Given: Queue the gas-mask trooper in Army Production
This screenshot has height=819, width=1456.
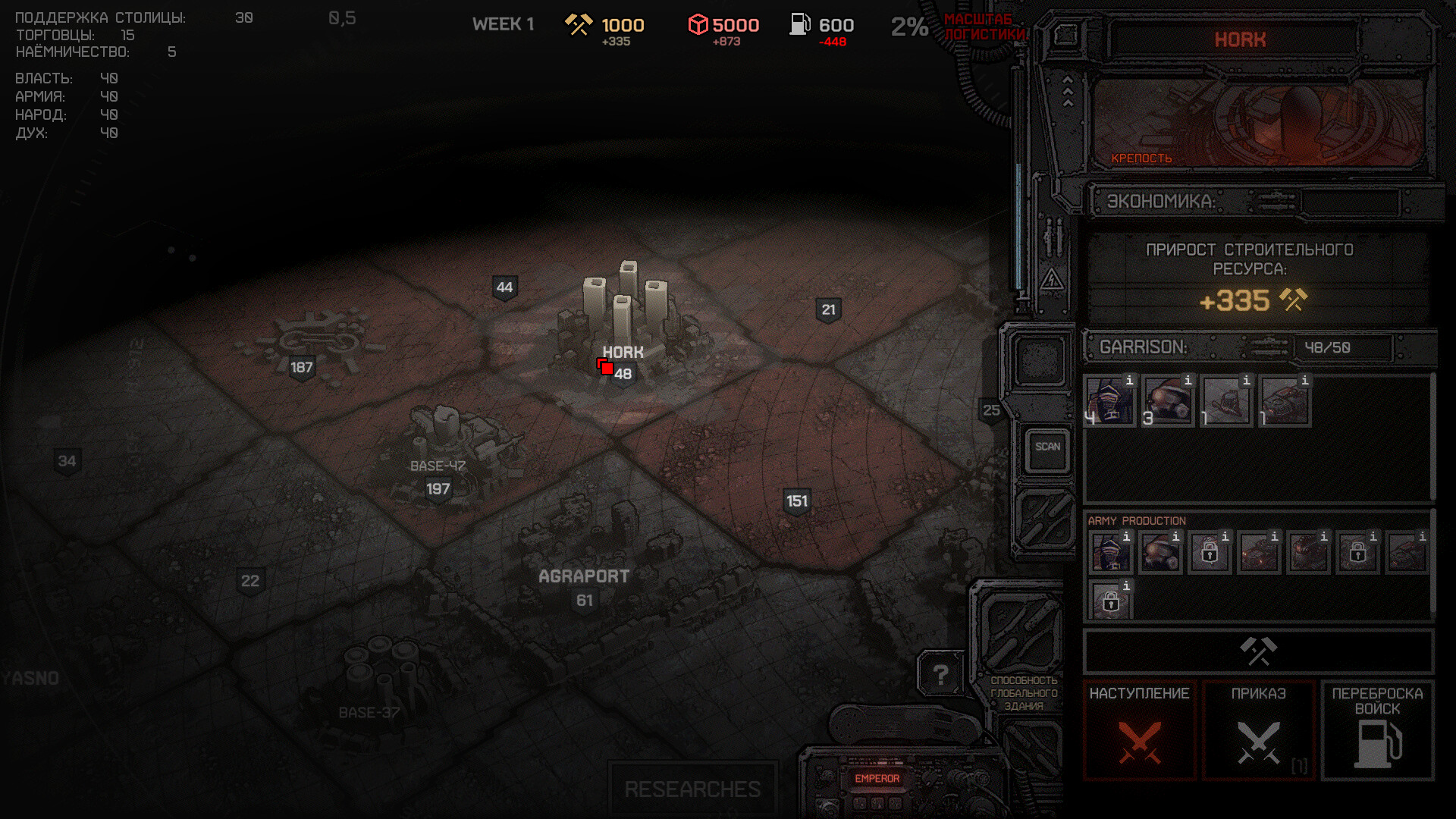Looking at the screenshot, I should pos(1160,553).
